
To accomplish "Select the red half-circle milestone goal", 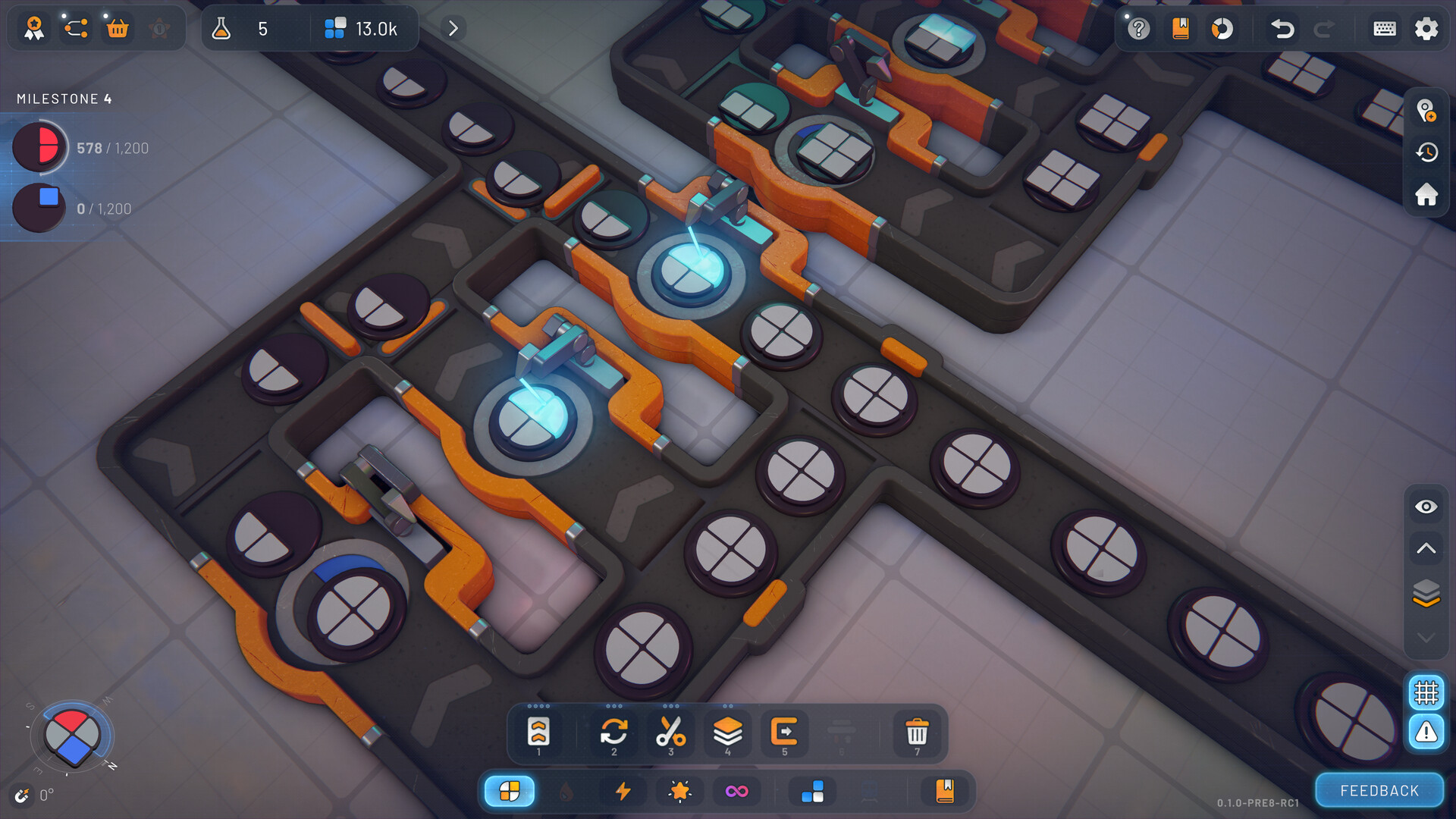I will tap(39, 147).
